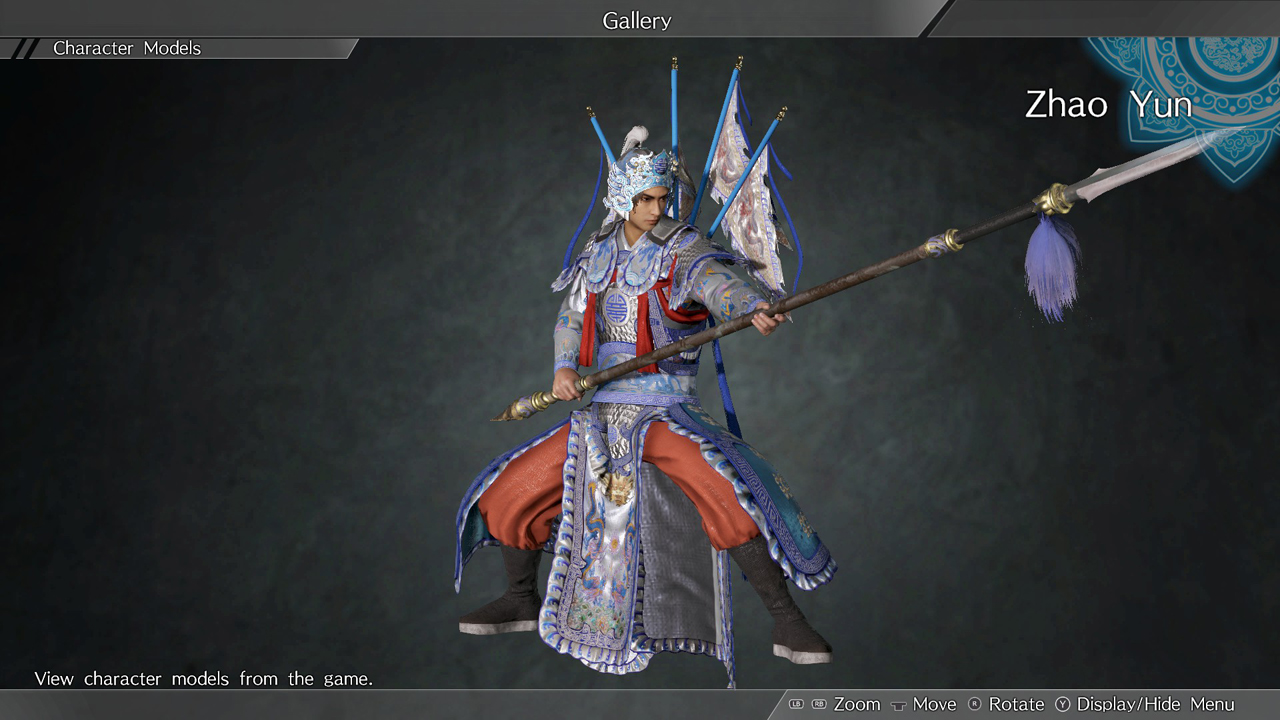The width and height of the screenshot is (1280, 720).
Task: Click Rotate in the control hint bar
Action: (1015, 704)
